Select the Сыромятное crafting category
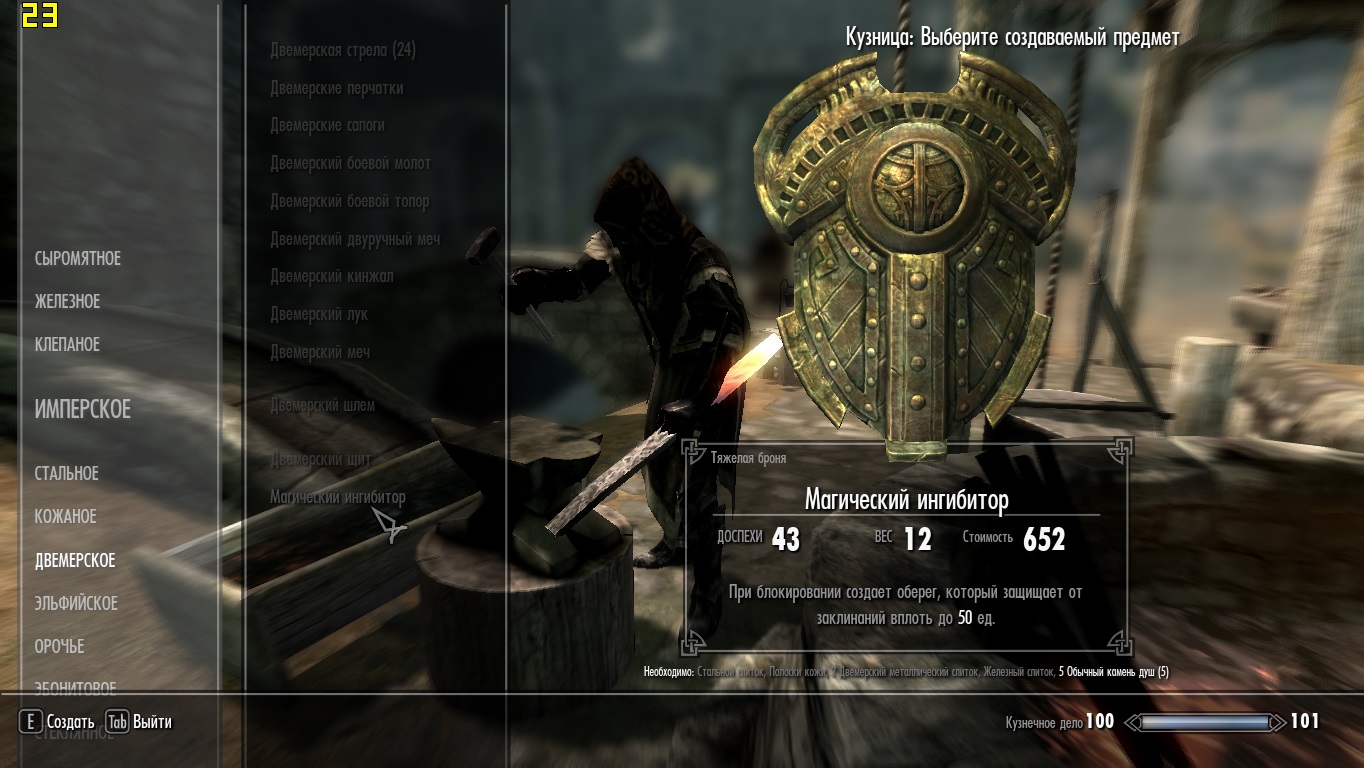 (78, 259)
